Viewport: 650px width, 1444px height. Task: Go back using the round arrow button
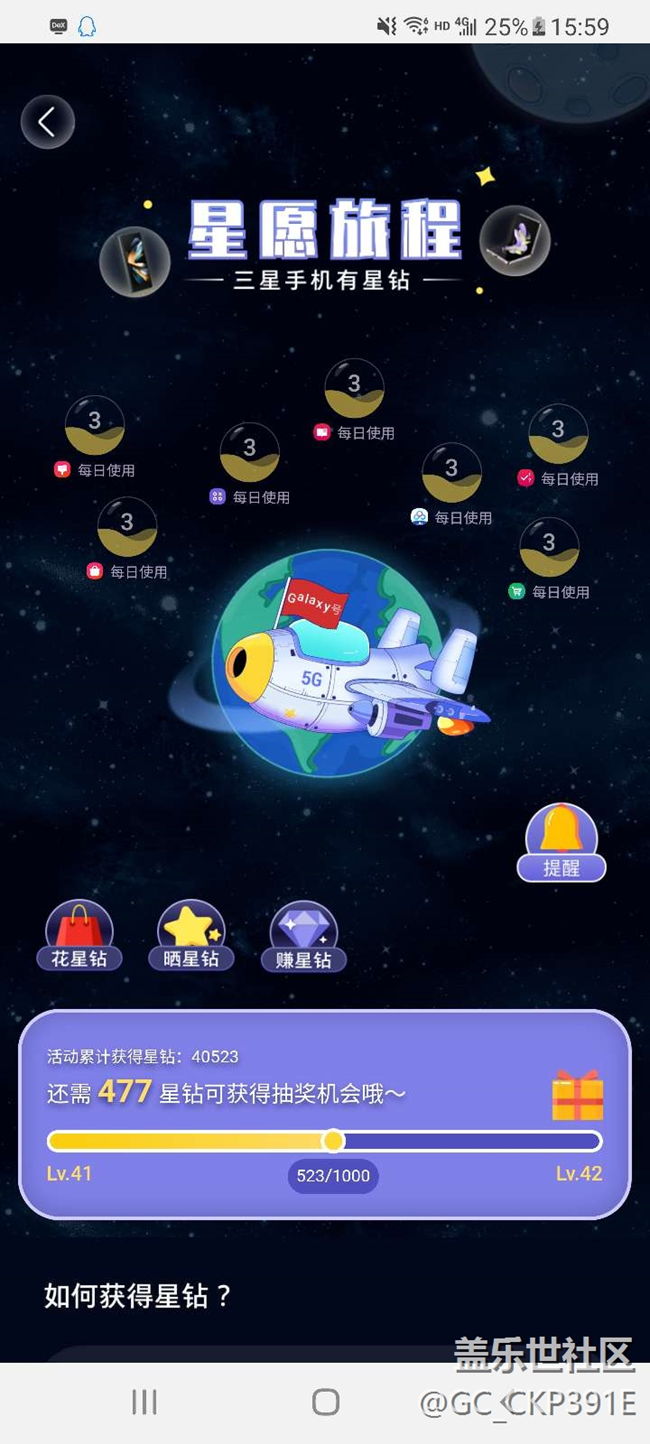pyautogui.click(x=47, y=122)
